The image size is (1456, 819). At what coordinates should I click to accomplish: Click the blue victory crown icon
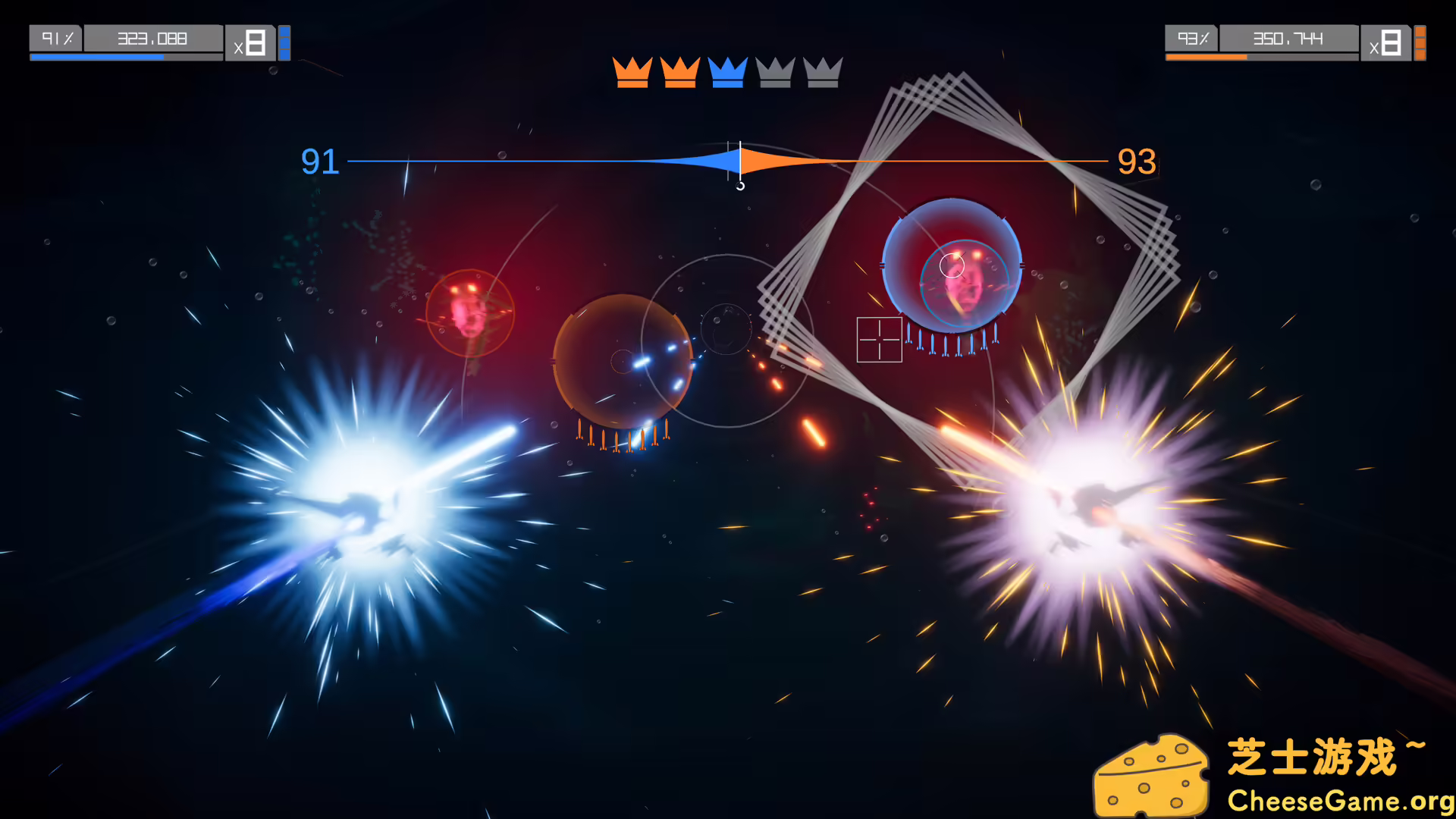pos(726,73)
